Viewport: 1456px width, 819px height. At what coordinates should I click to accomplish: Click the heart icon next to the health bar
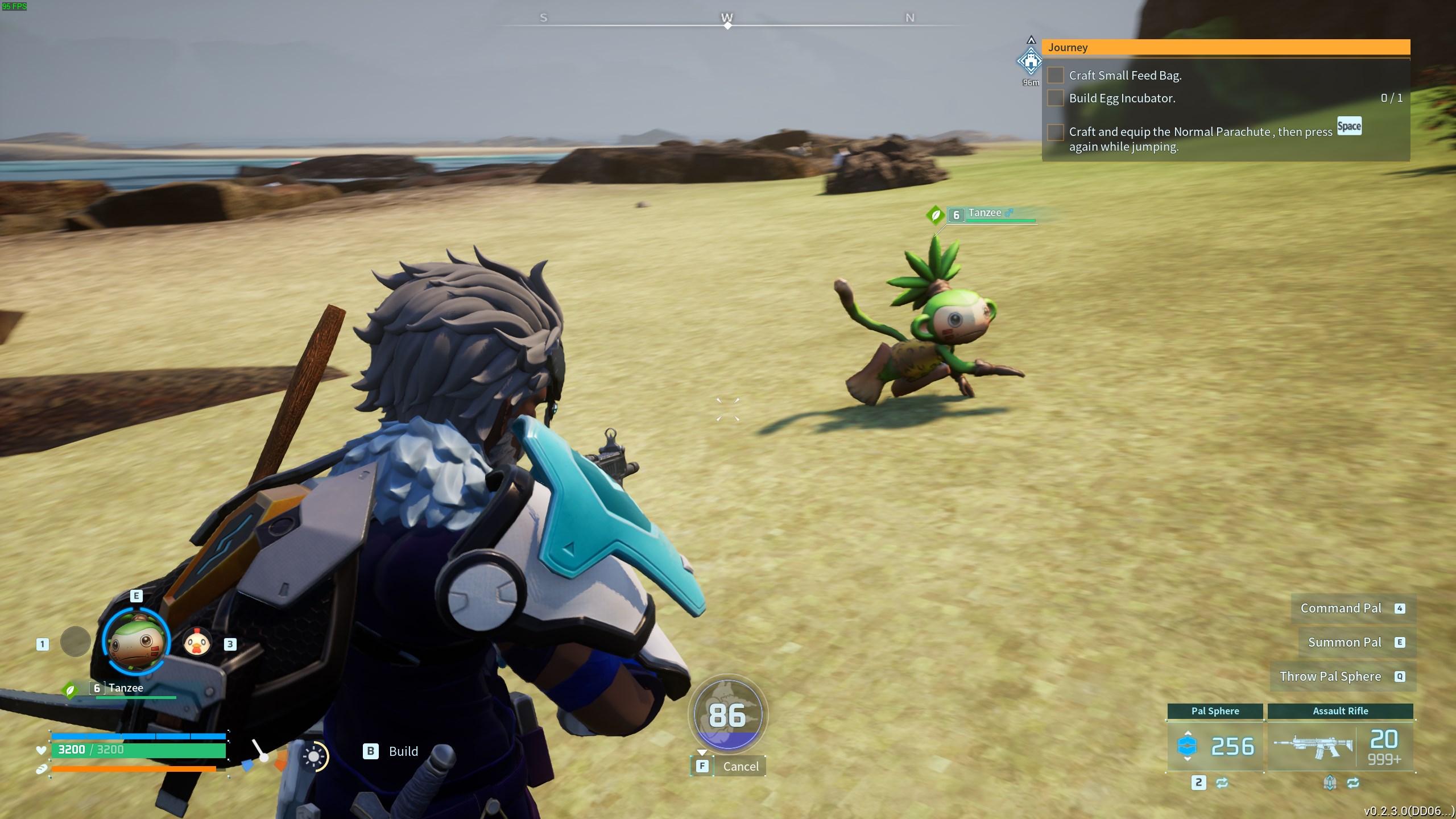pos(41,750)
